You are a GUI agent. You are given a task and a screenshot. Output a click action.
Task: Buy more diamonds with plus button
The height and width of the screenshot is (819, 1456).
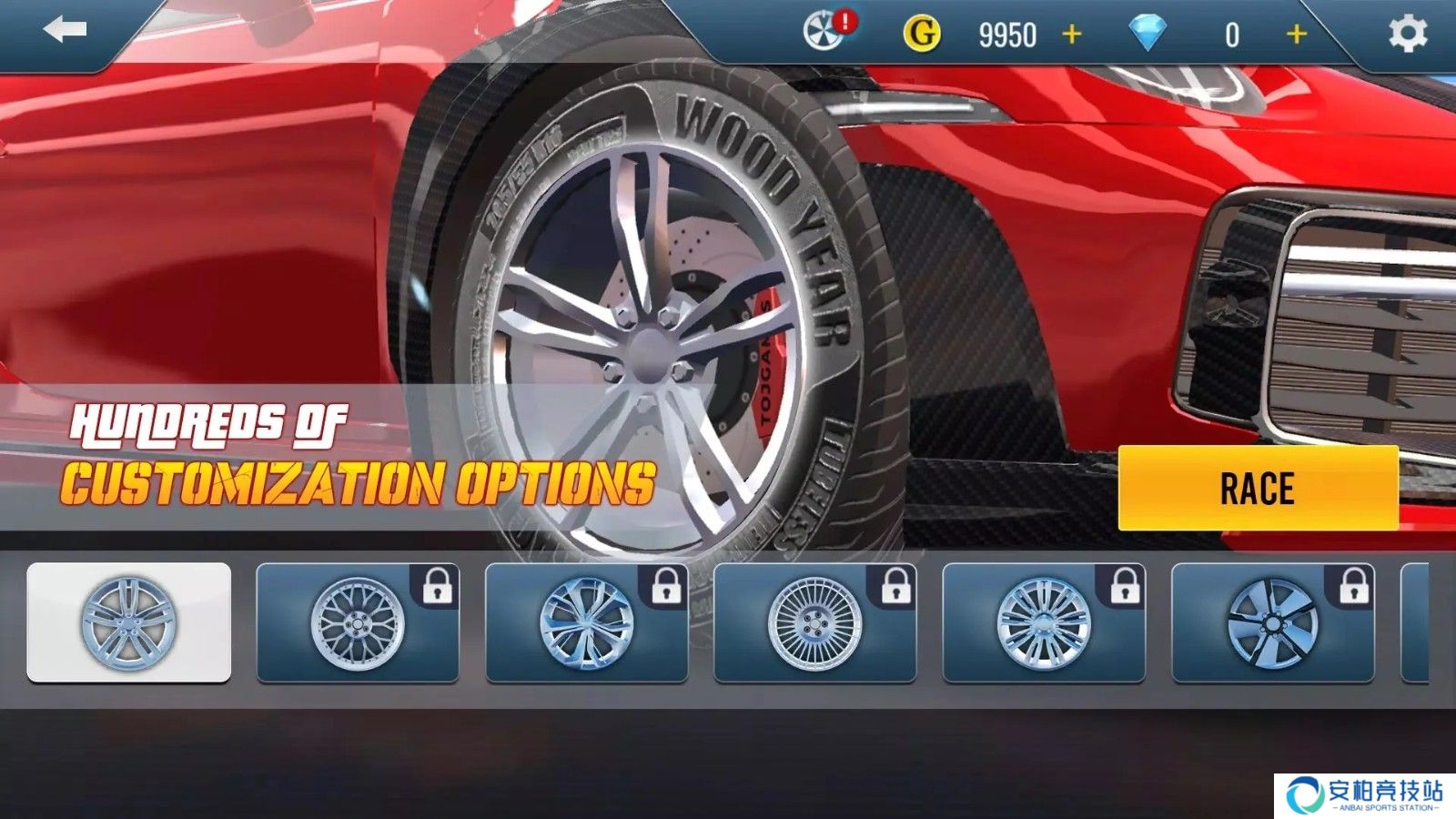coord(1297,35)
